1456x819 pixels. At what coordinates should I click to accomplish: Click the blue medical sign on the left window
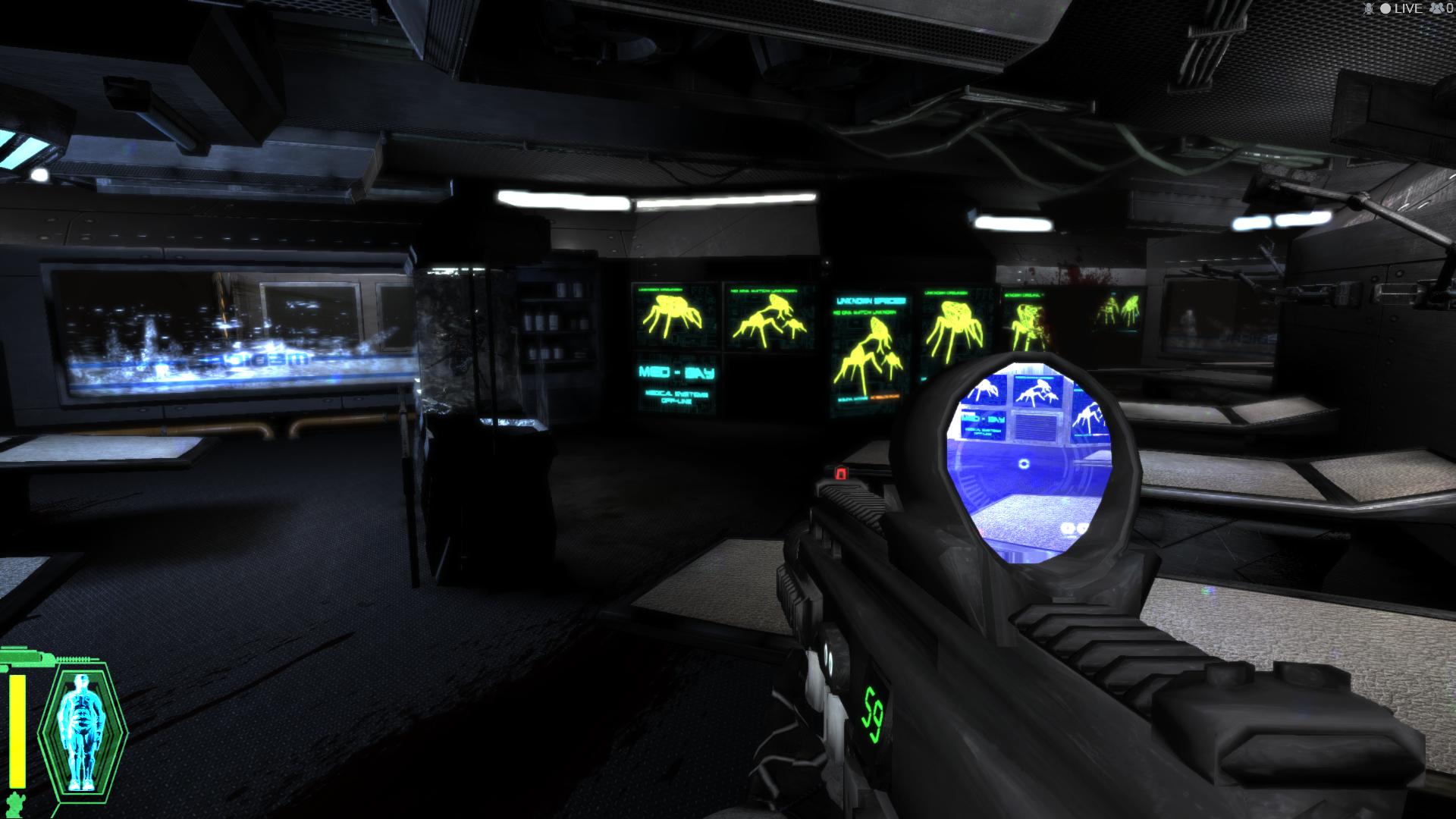click(x=254, y=360)
